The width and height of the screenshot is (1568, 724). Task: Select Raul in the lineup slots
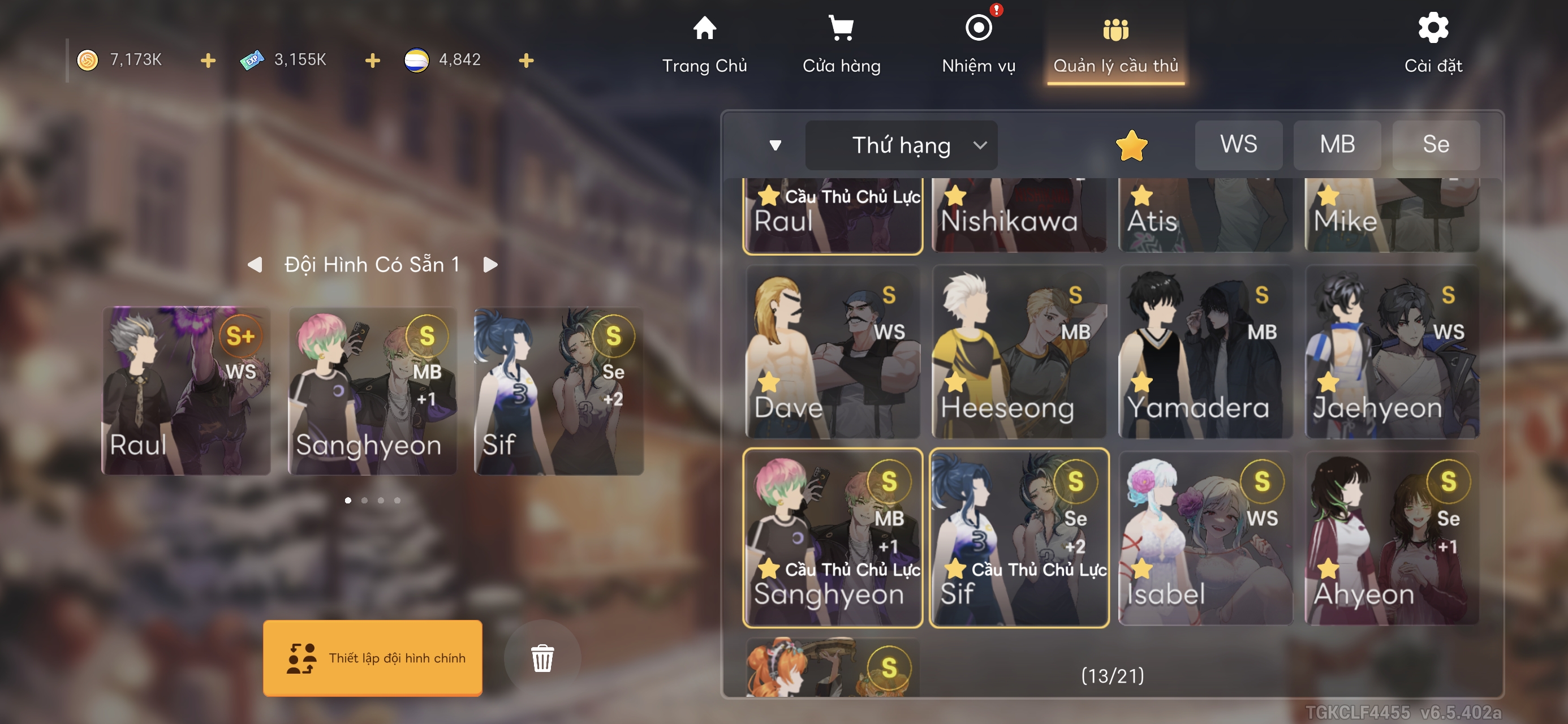(x=186, y=391)
